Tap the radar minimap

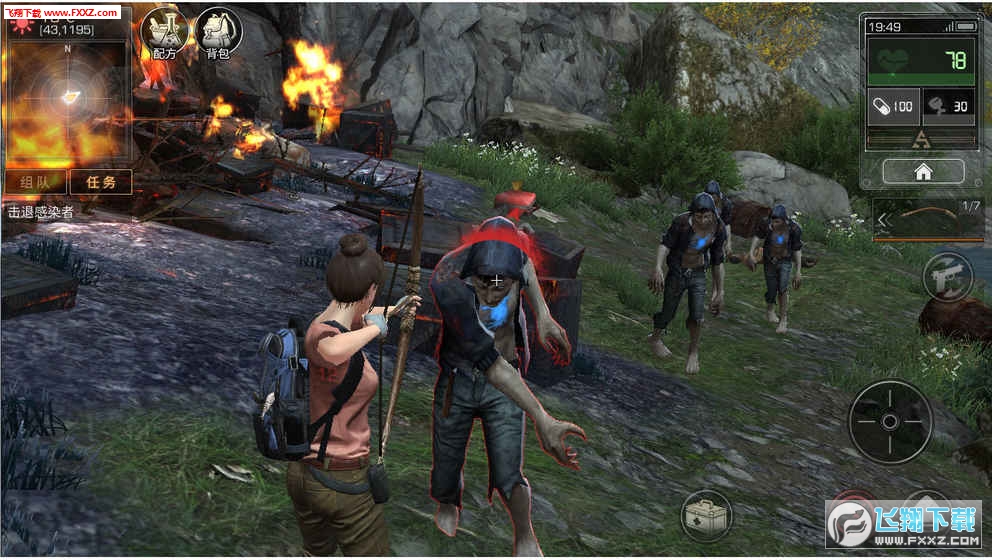click(68, 96)
